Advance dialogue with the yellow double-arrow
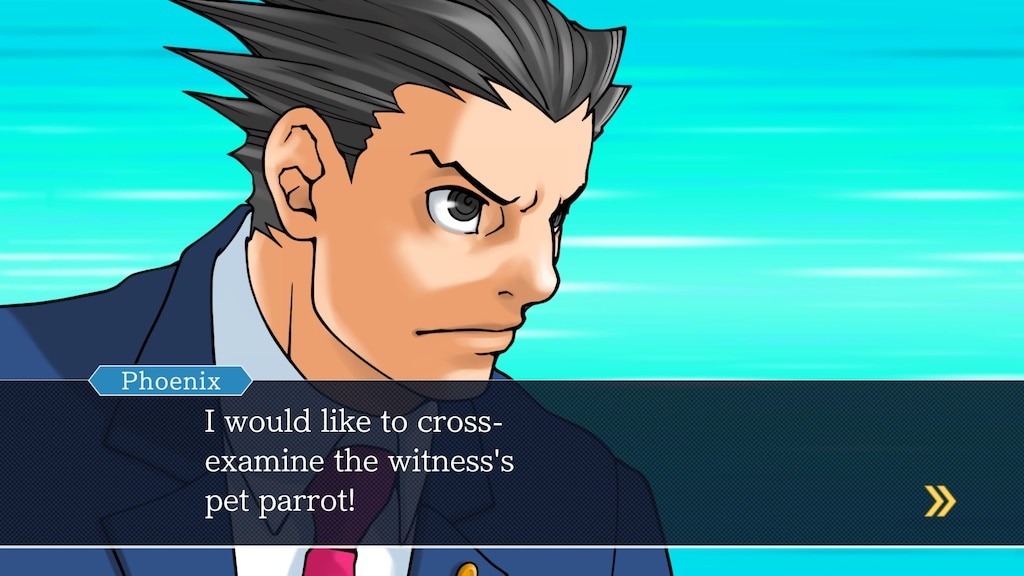The width and height of the screenshot is (1024, 576). 939,501
